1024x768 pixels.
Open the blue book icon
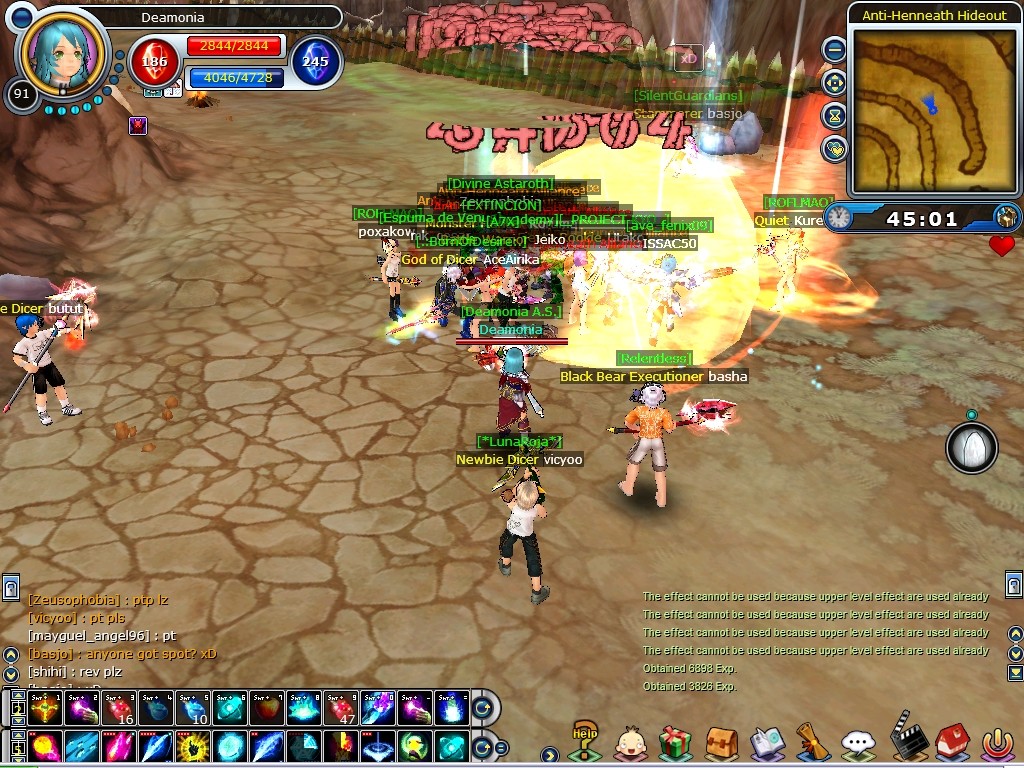point(767,742)
